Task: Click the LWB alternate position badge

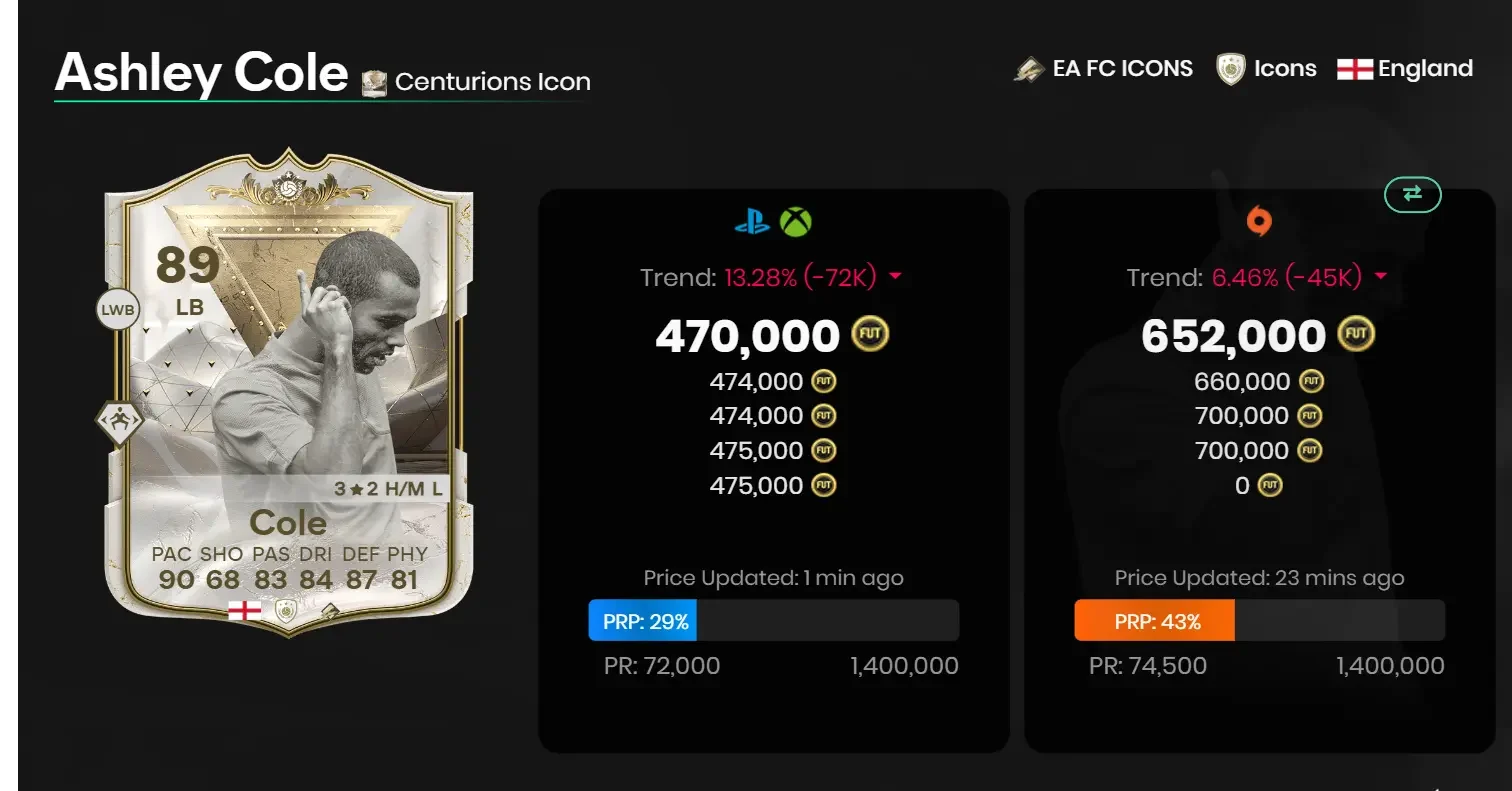Action: (117, 310)
